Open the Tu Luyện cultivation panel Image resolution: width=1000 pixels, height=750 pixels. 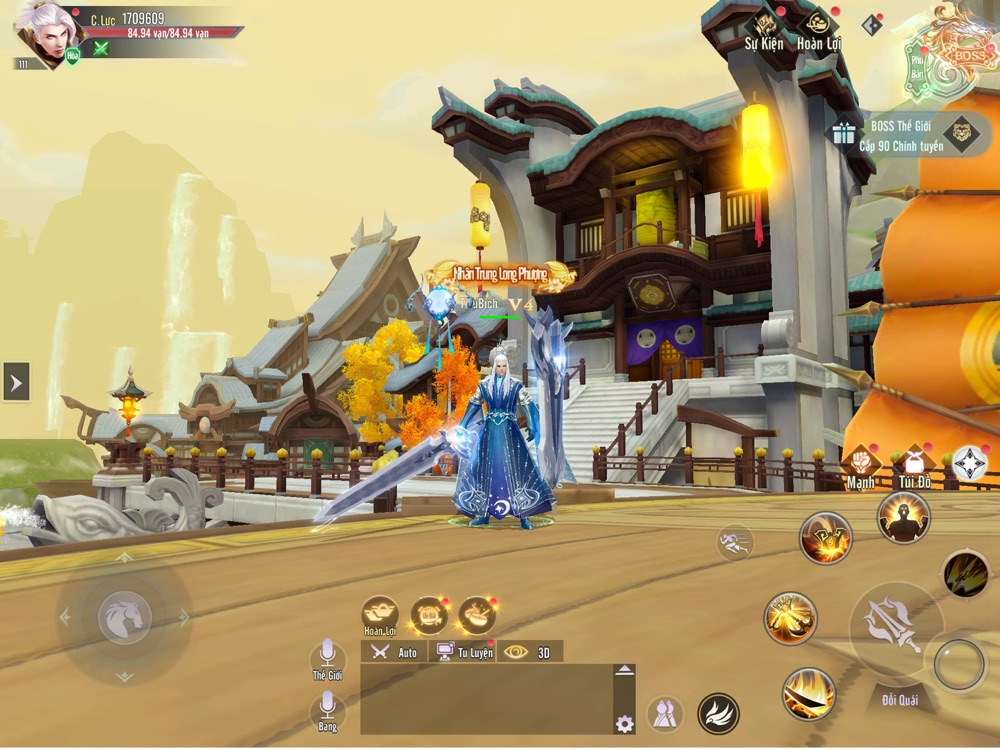[466, 652]
